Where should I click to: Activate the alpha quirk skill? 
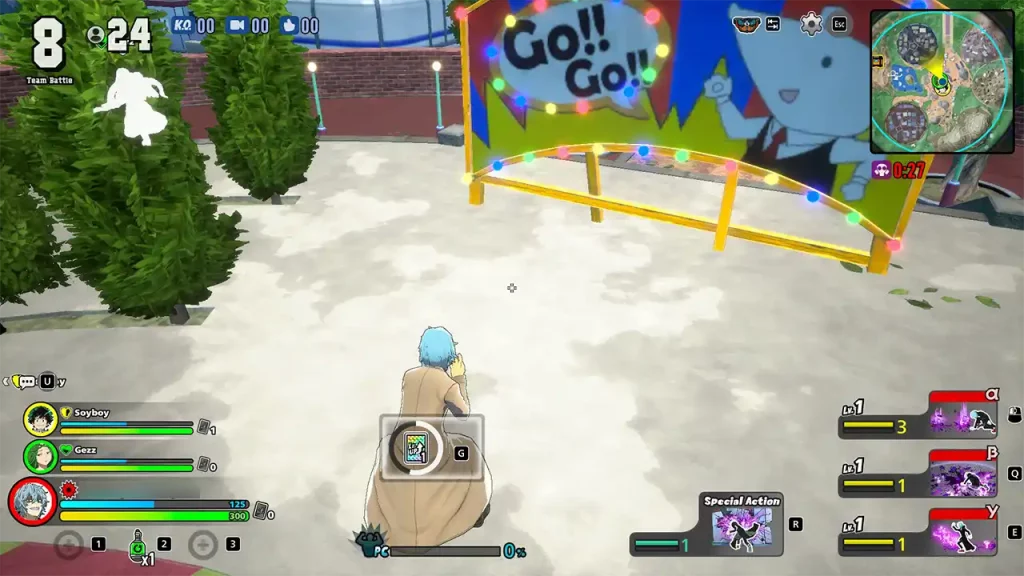962,419
